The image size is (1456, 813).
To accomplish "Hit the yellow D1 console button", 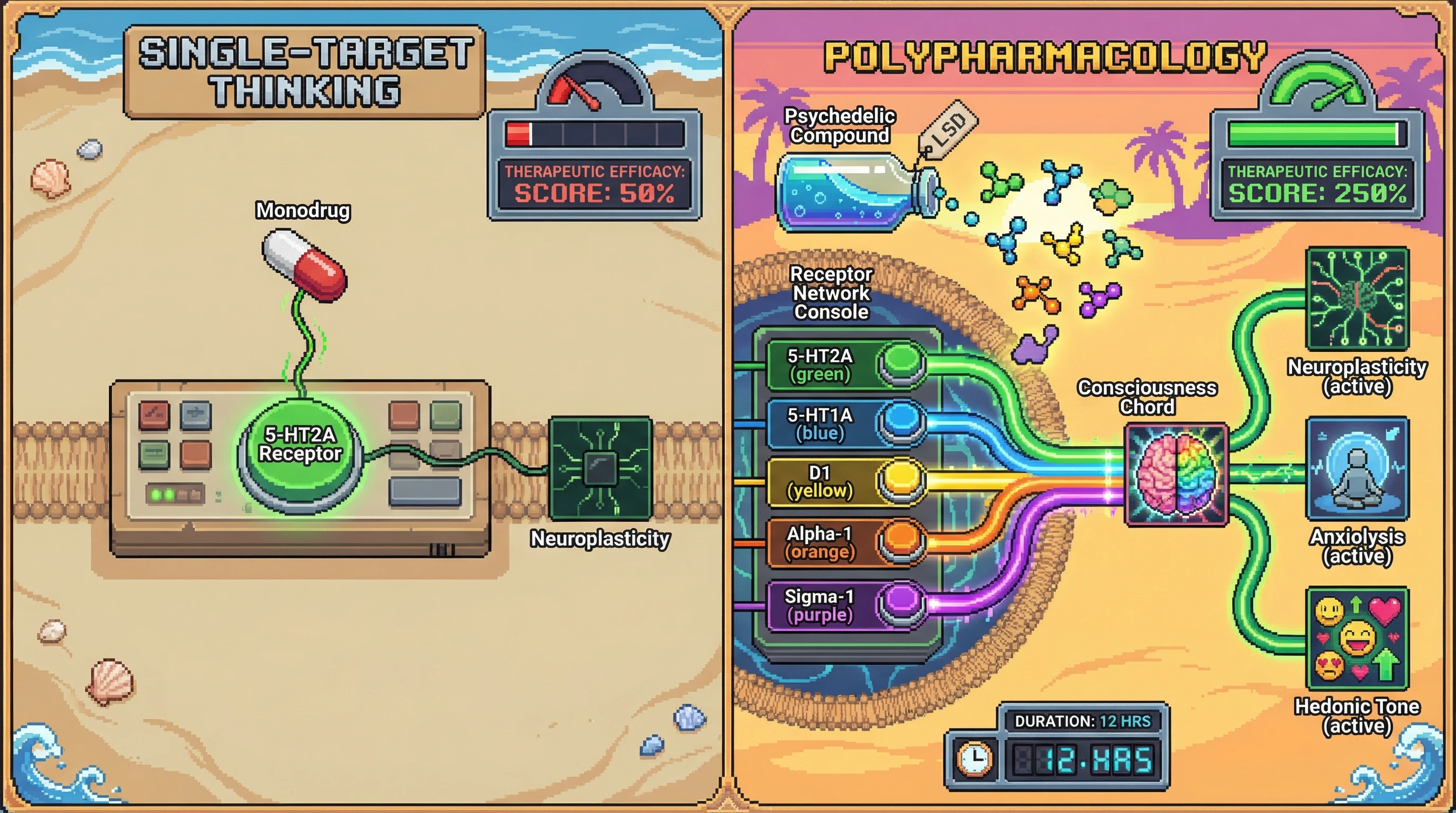I will 902,480.
